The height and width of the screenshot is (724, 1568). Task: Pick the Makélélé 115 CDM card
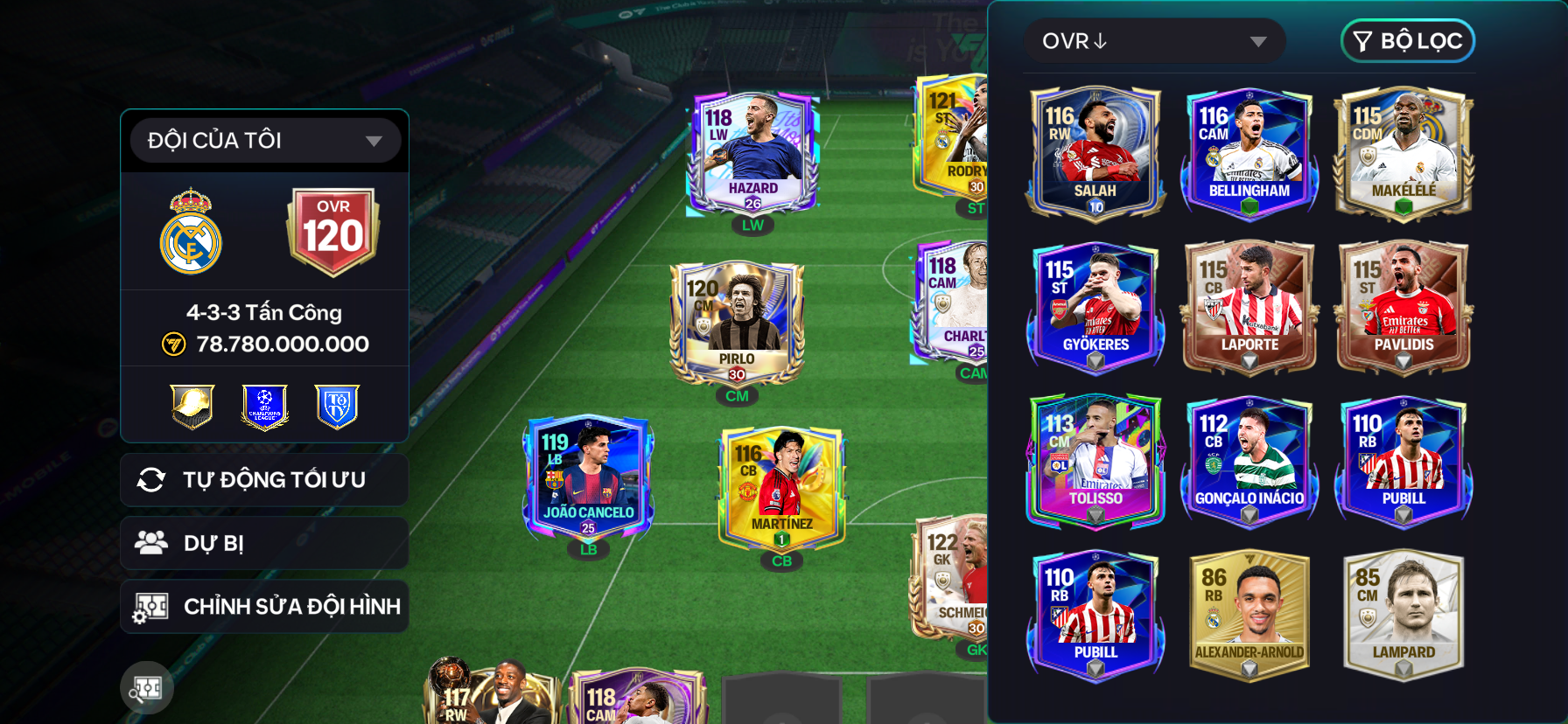[x=1403, y=153]
